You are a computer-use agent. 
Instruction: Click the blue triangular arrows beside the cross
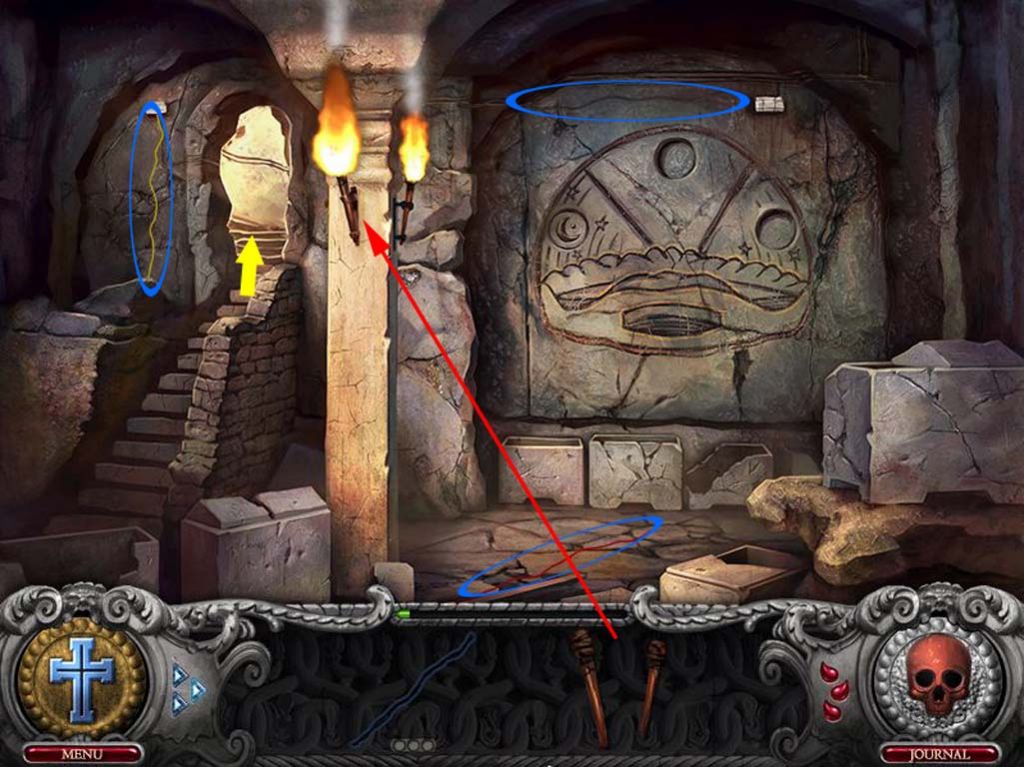[187, 688]
